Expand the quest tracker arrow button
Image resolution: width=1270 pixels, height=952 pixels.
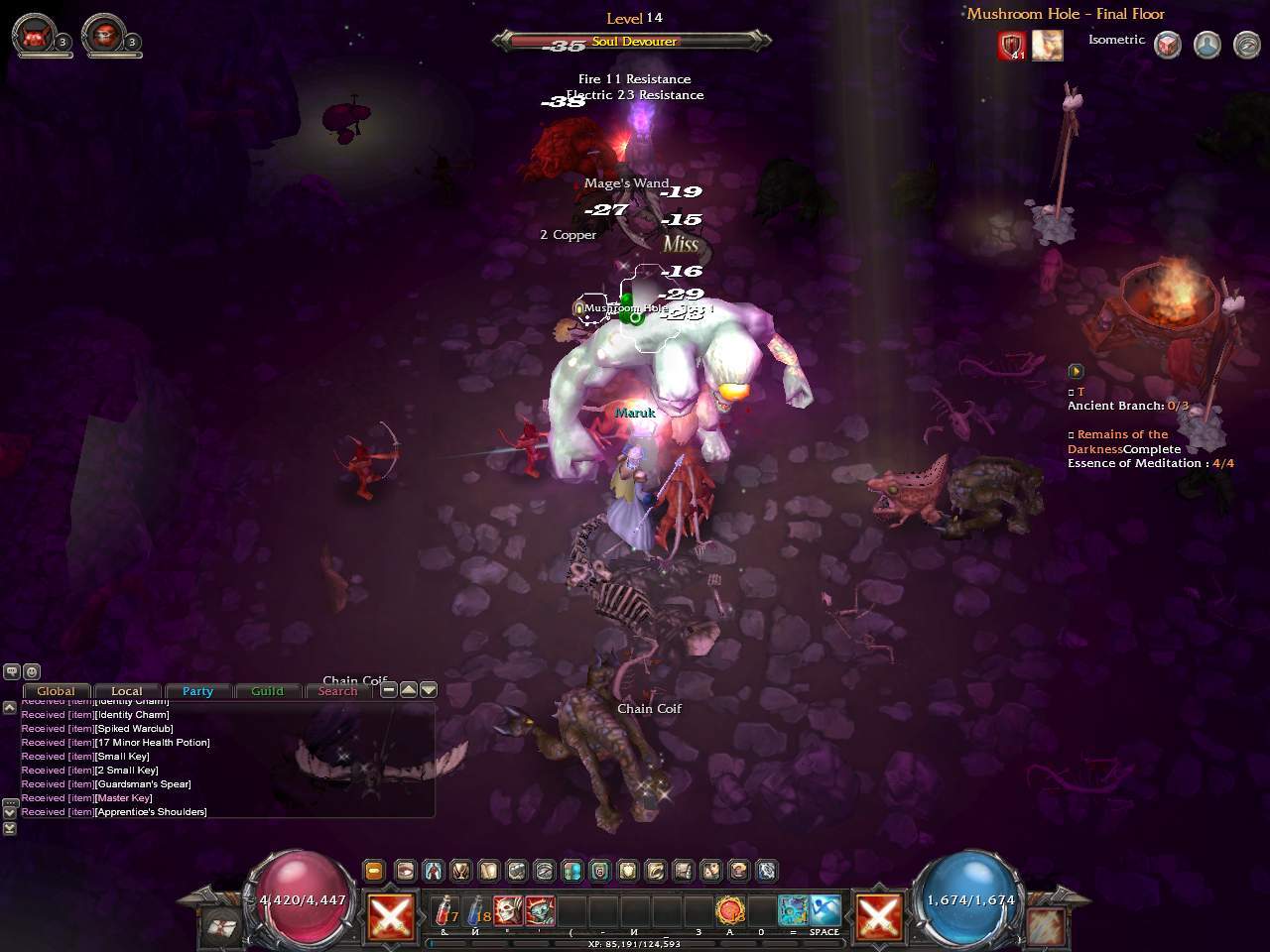point(1076,371)
